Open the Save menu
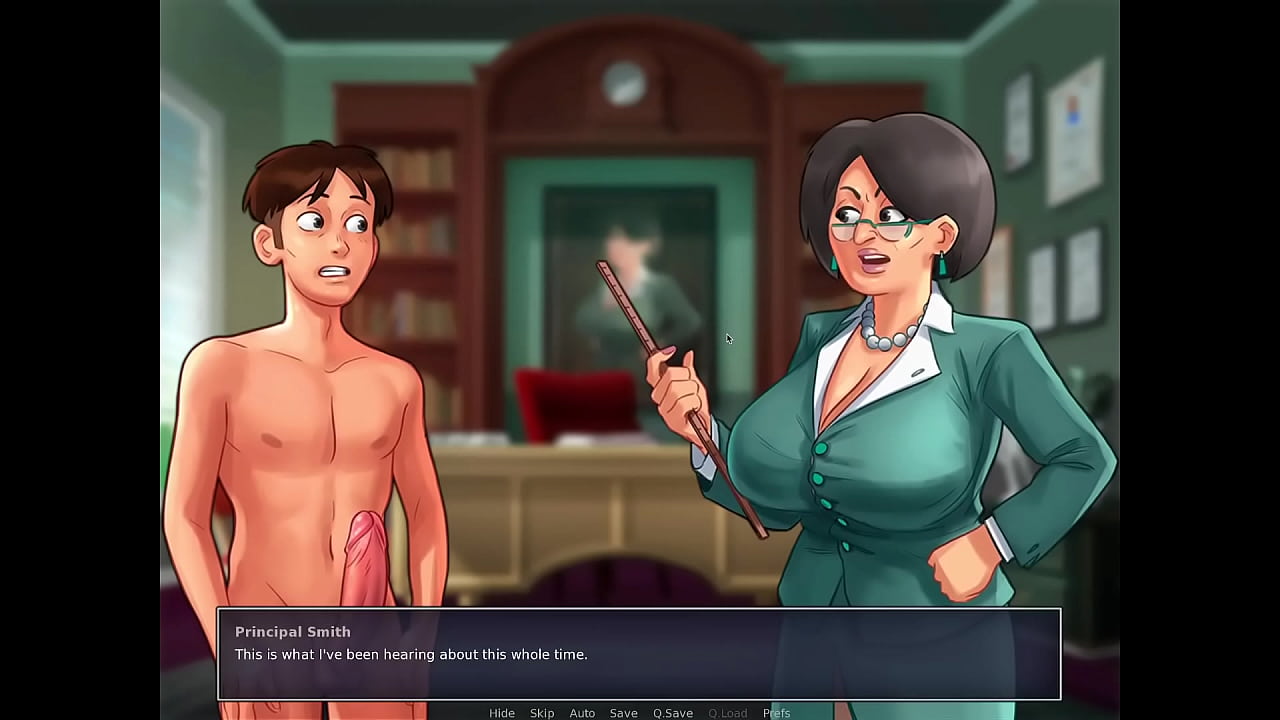 click(623, 713)
